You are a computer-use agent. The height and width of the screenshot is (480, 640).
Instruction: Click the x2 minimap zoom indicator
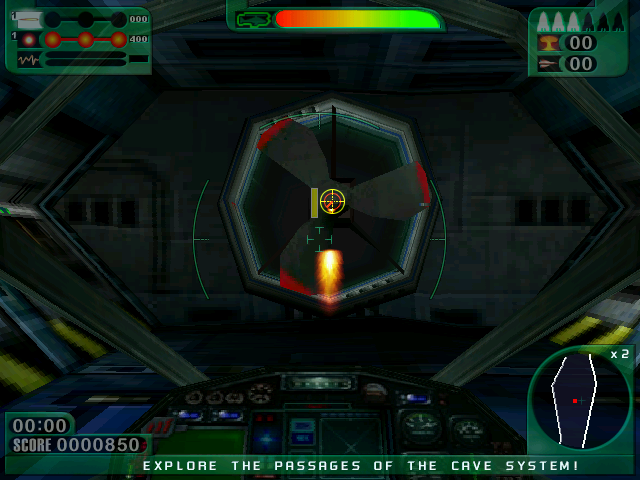[x=620, y=354]
